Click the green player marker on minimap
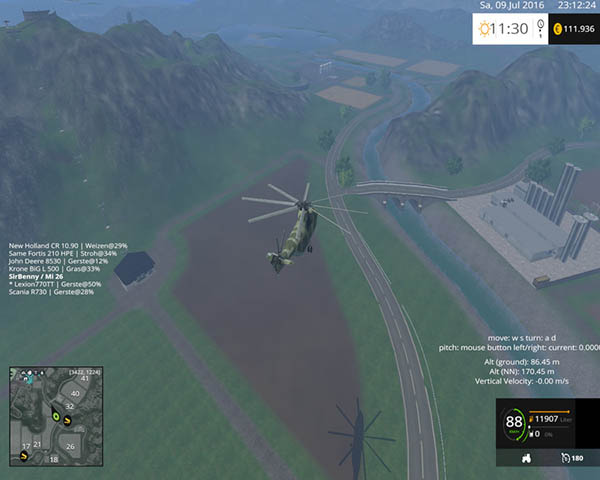 56,415
